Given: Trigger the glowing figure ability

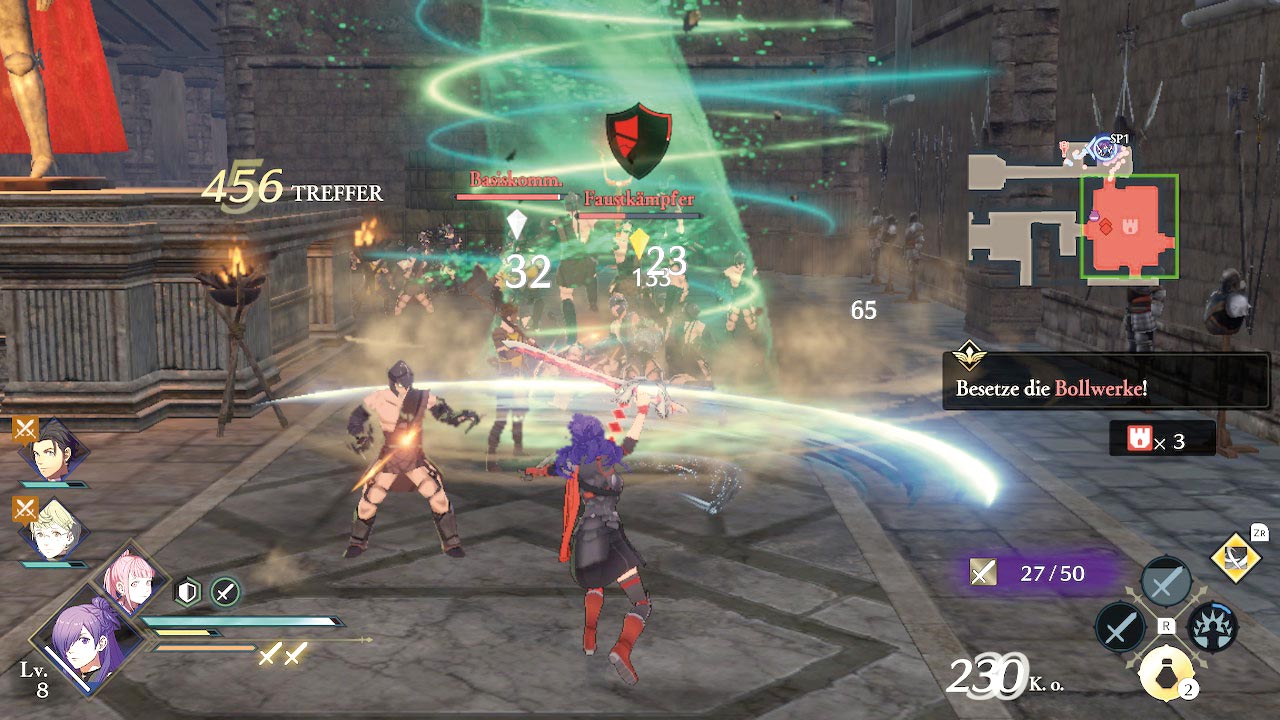Looking at the screenshot, I should [x=1212, y=628].
